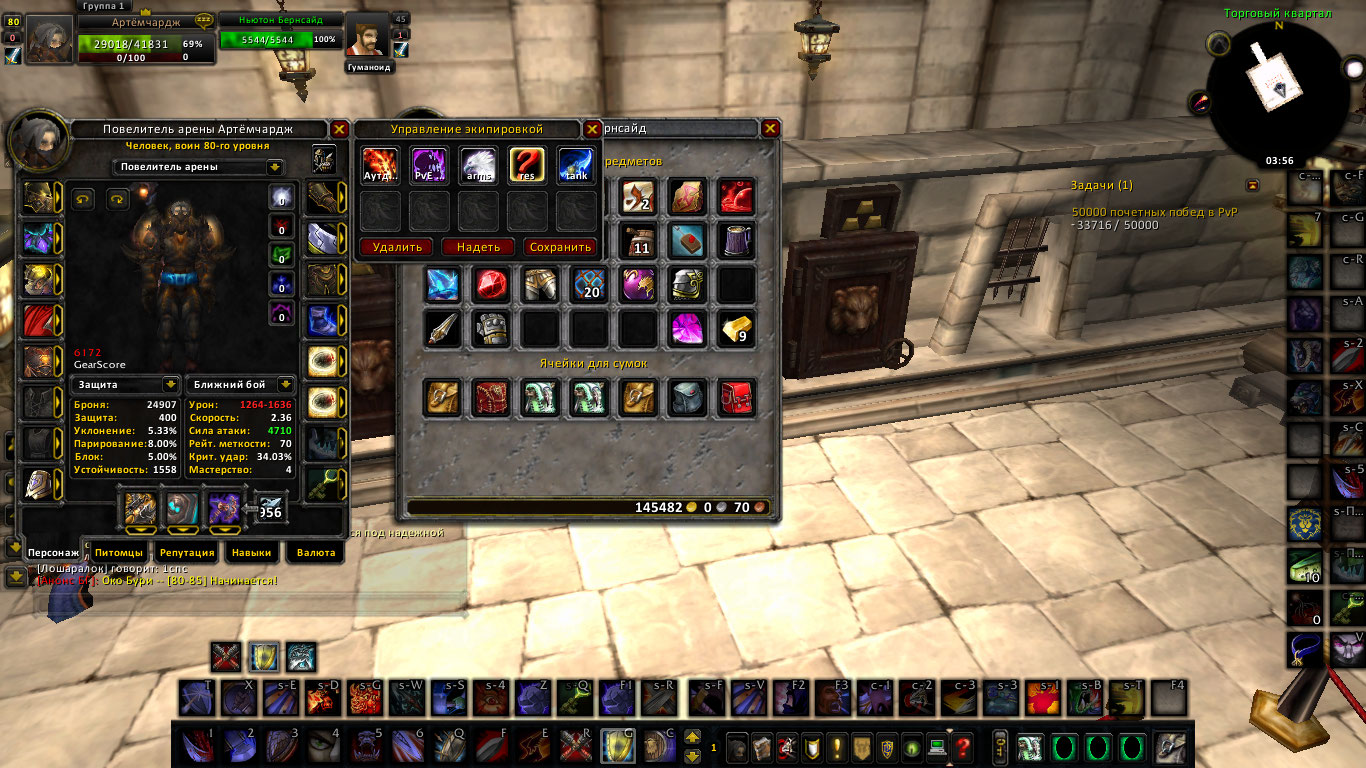Choose the 'arms' equipment set
Screen dimensions: 1366x768
477,165
